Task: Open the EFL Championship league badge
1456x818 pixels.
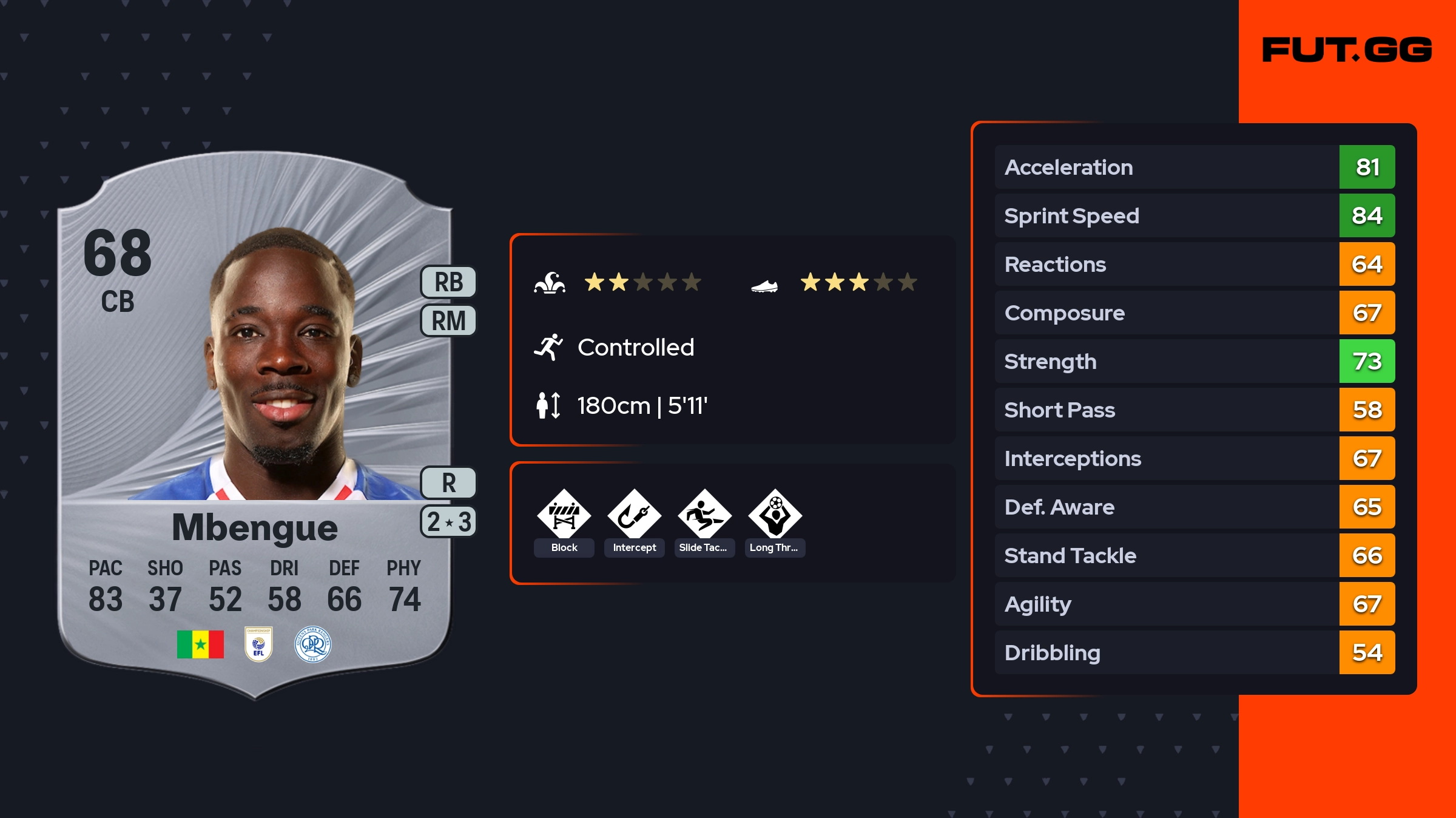Action: pyautogui.click(x=258, y=644)
